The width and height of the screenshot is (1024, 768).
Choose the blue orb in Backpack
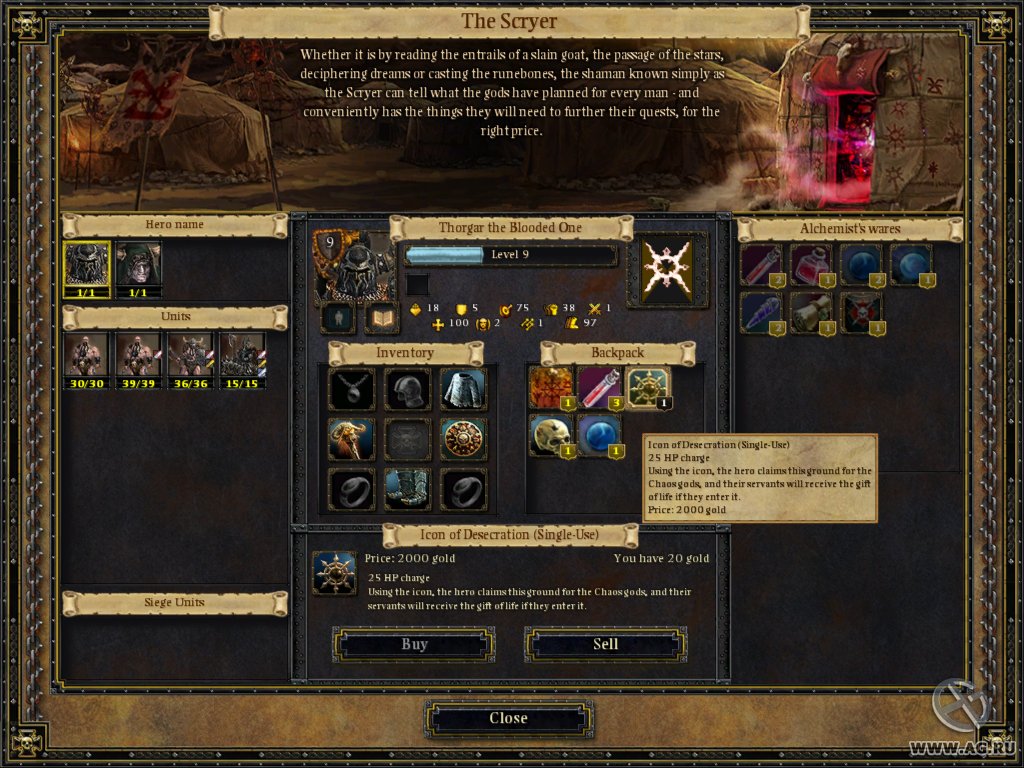click(x=599, y=435)
